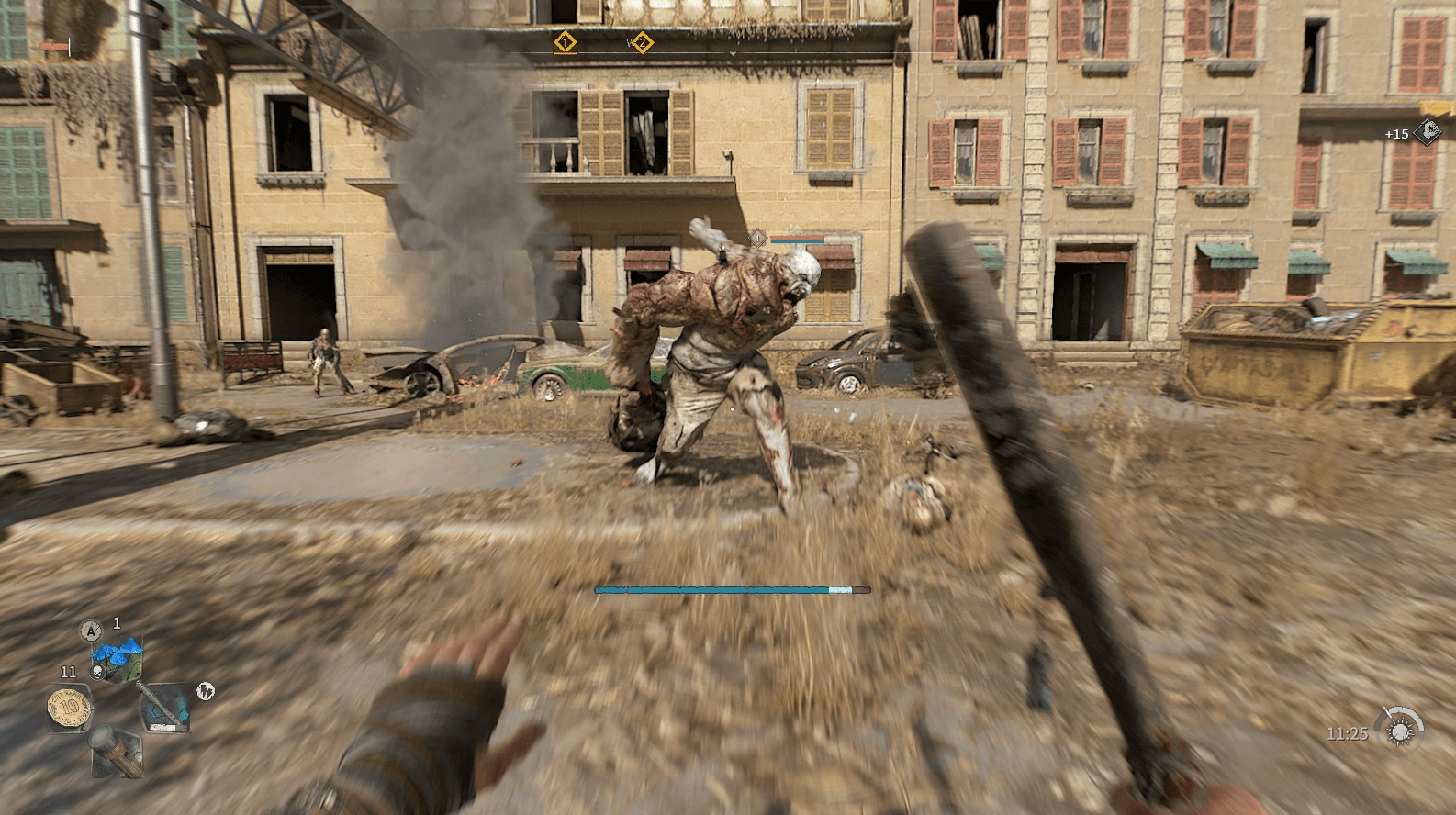The height and width of the screenshot is (815, 1456).
Task: Click the skull icon on the mushroom slot
Action: [95, 673]
